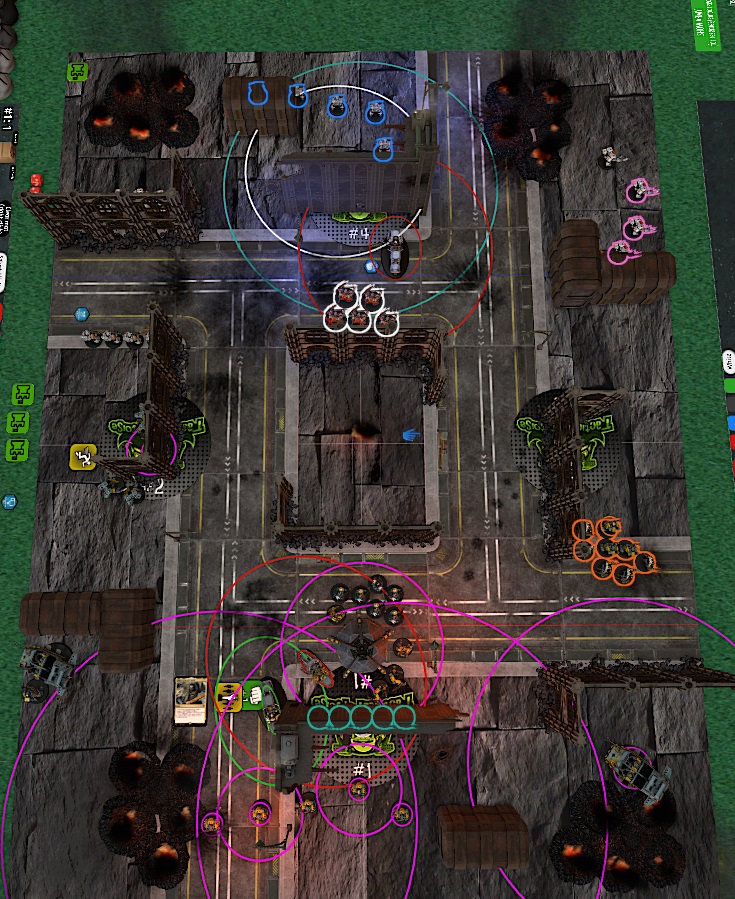The image size is (735, 899).
Task: Select the green token at the board's top-left corner
Action: coord(77,72)
